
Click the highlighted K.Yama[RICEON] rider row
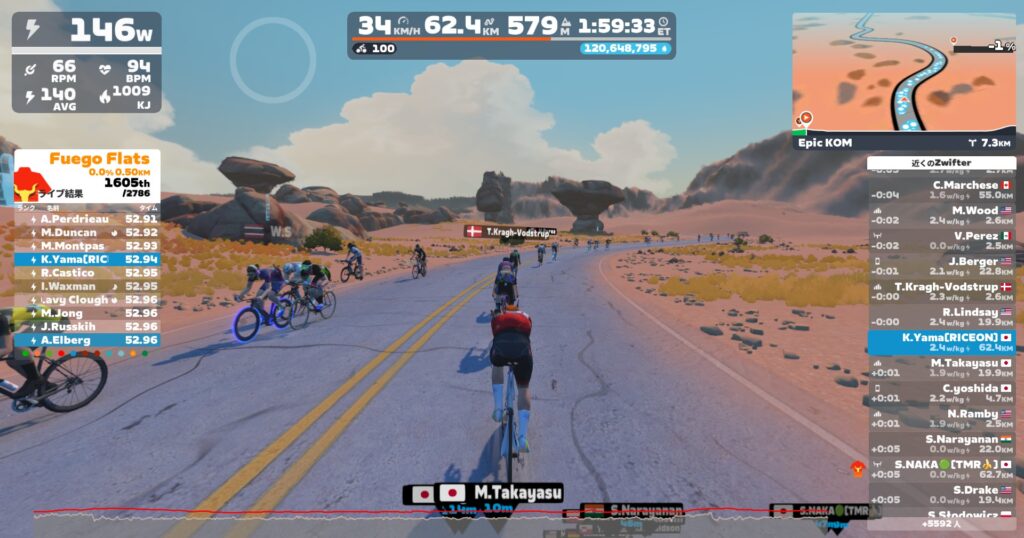coord(941,343)
